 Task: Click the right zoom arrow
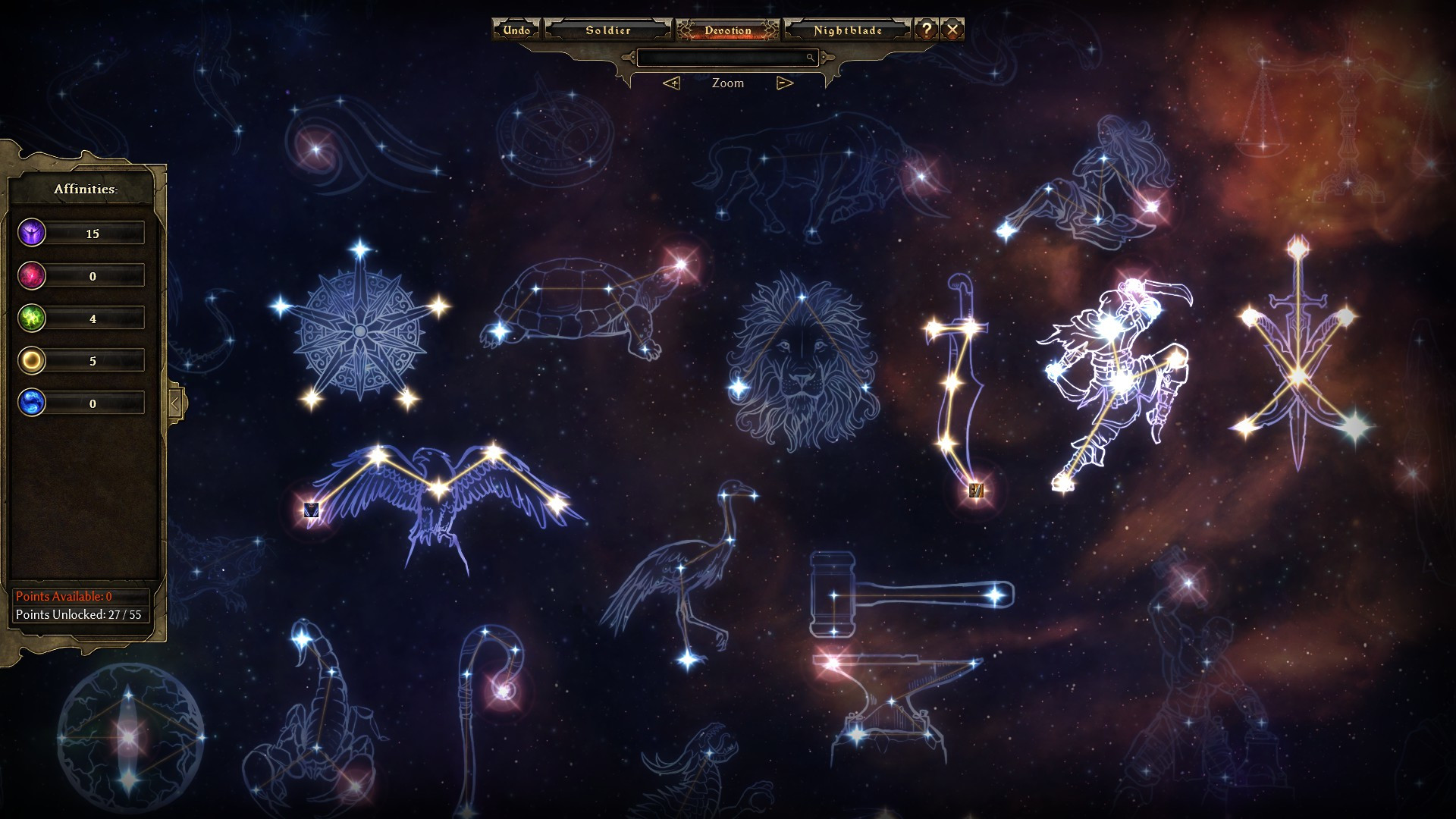[785, 83]
